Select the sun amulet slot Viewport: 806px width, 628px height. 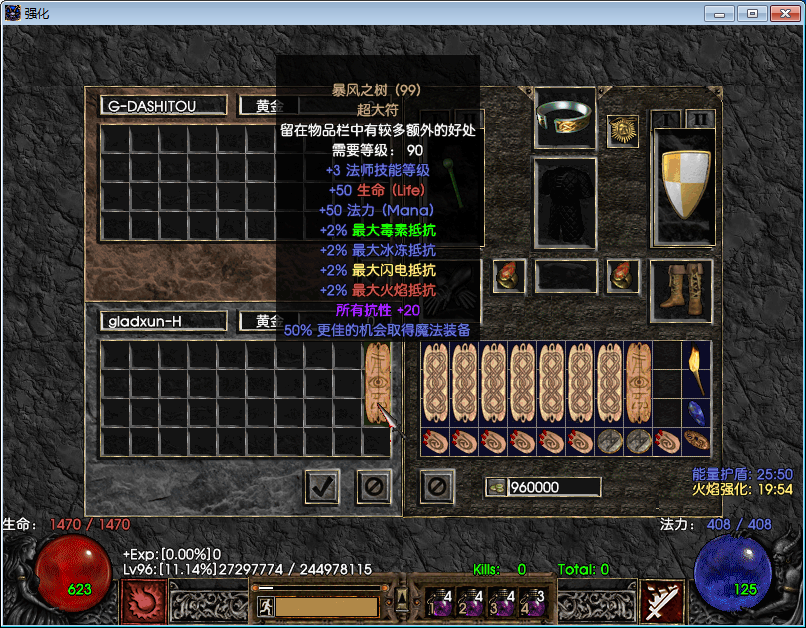623,131
